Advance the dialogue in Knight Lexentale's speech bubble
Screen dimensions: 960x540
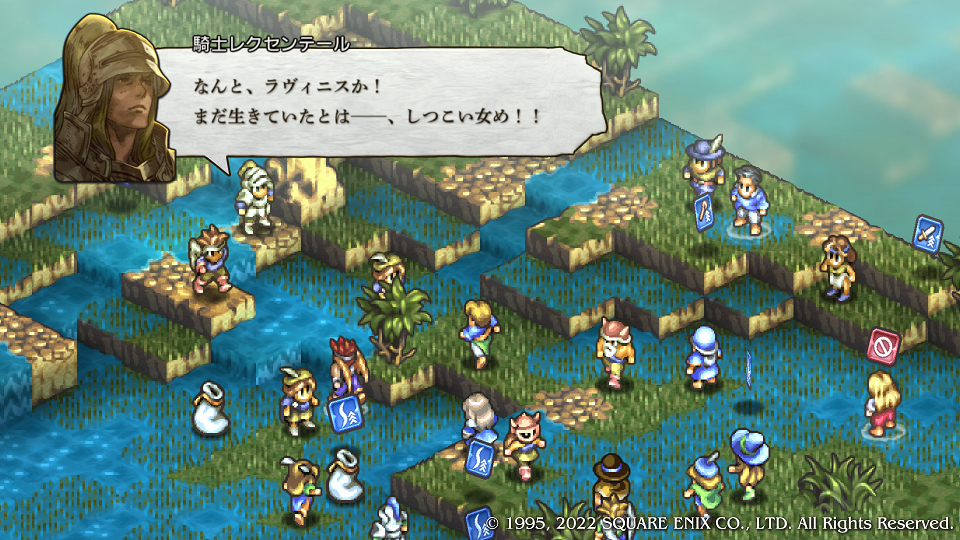(x=390, y=102)
